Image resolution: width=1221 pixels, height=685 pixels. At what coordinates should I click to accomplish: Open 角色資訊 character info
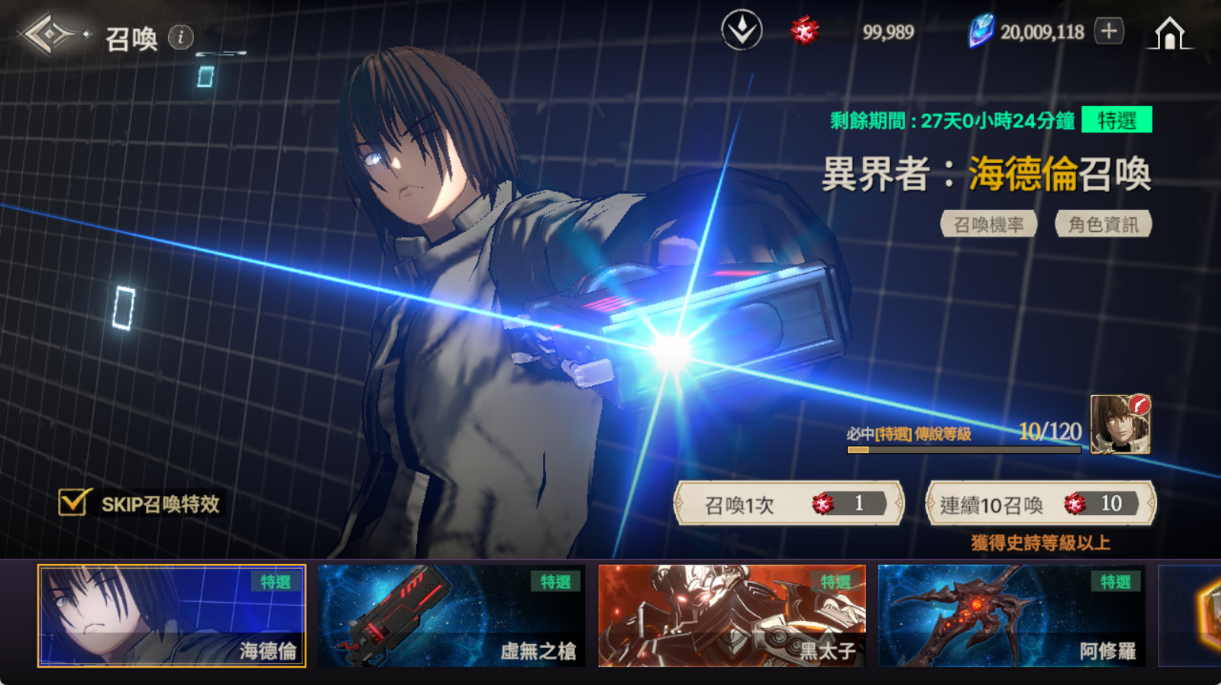coord(1103,224)
